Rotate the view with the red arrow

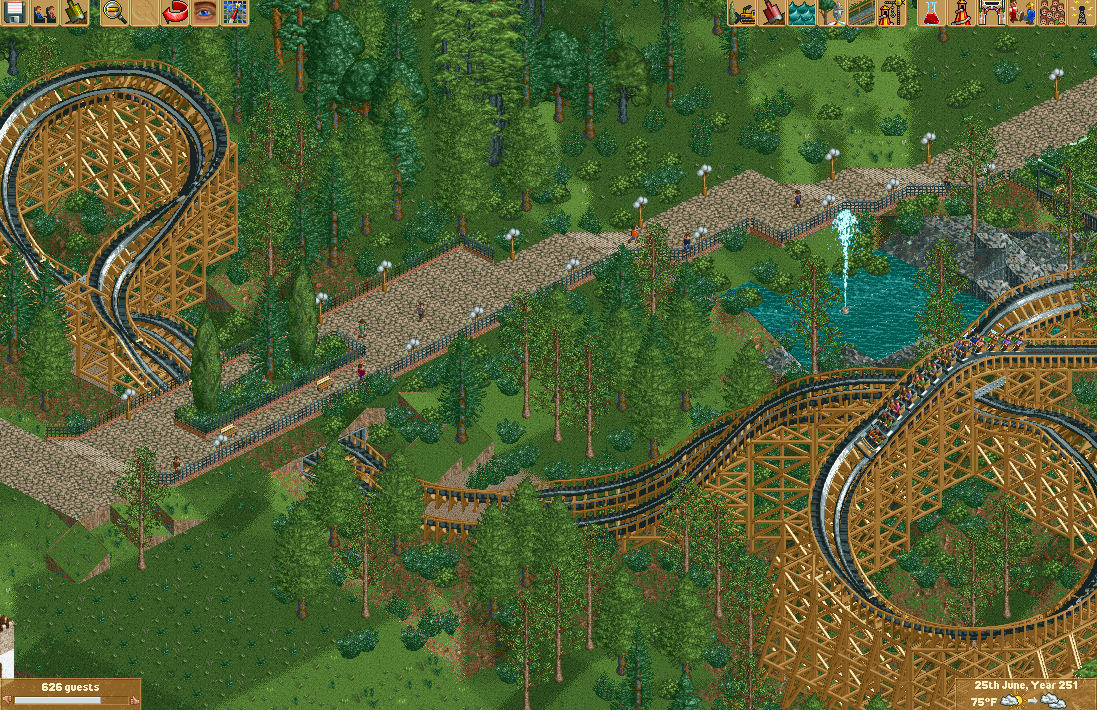click(x=175, y=13)
